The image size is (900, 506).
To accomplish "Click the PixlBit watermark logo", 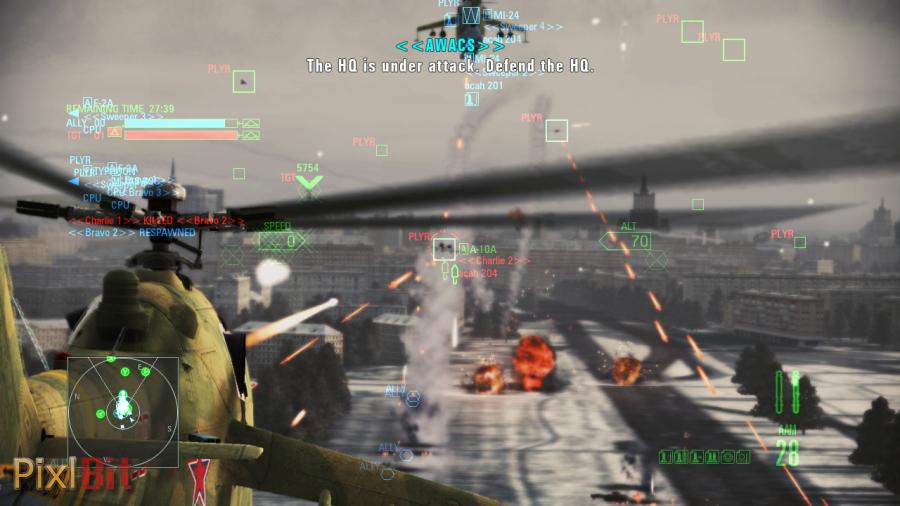I will point(72,471).
